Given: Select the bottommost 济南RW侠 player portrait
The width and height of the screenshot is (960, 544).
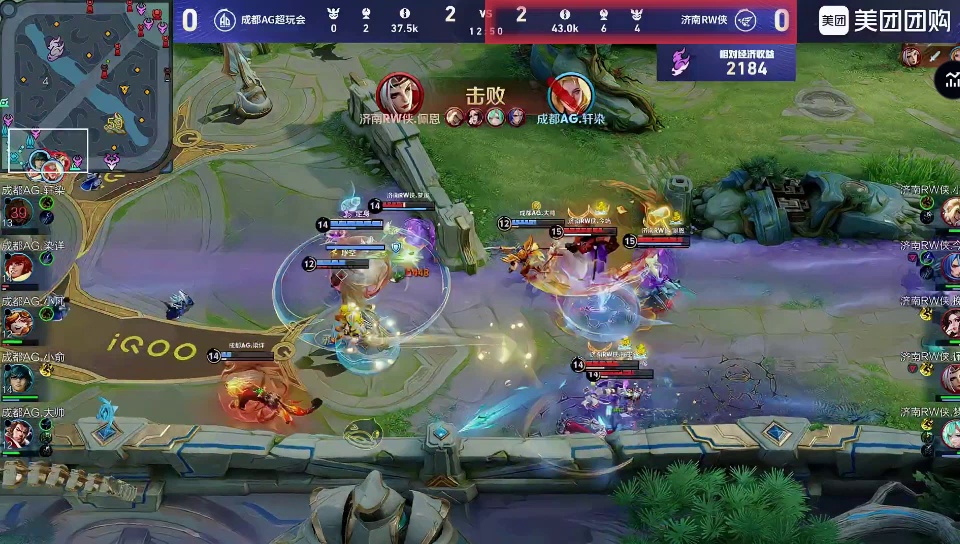Looking at the screenshot, I should tap(948, 433).
